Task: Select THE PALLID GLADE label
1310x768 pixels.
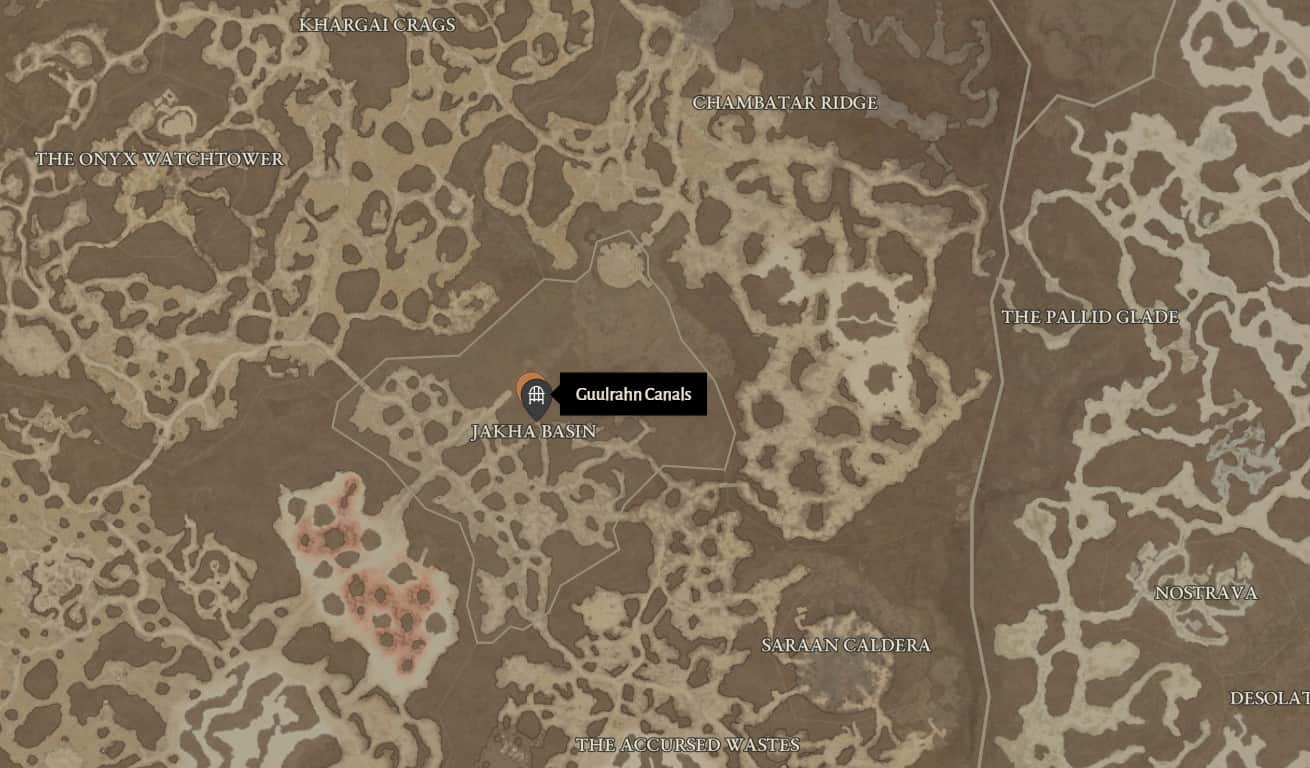Action: tap(1091, 318)
